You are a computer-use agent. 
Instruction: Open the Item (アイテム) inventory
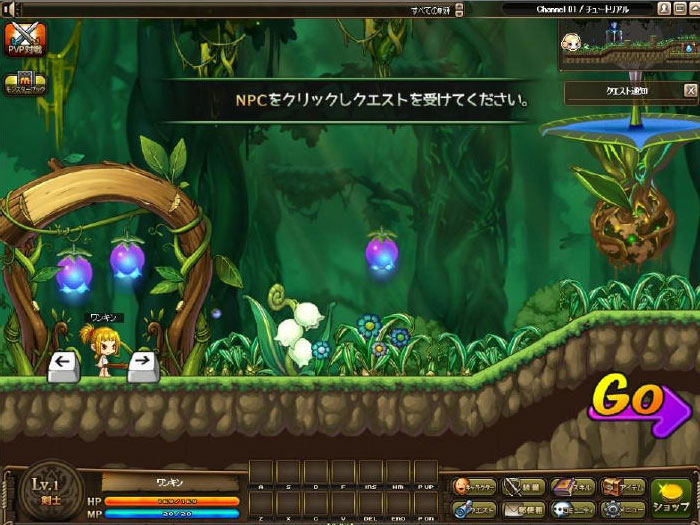pyautogui.click(x=621, y=487)
